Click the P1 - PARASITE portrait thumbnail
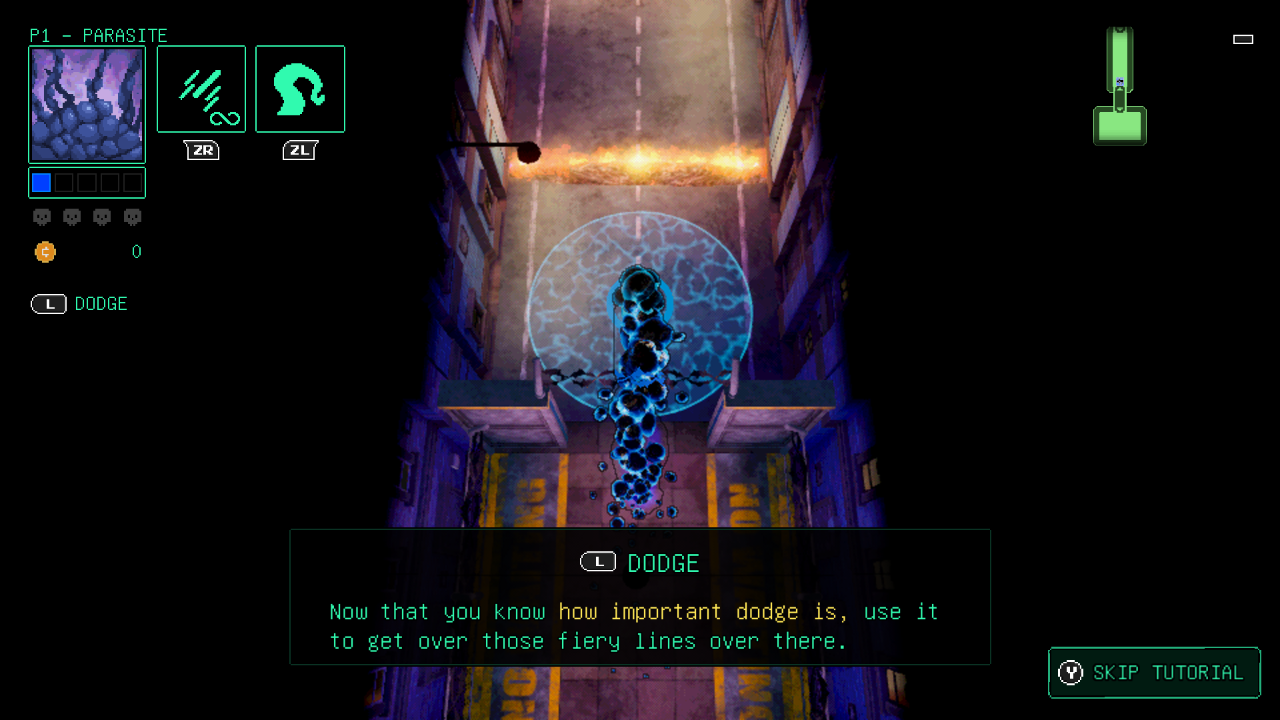This screenshot has height=720, width=1280. [87, 104]
